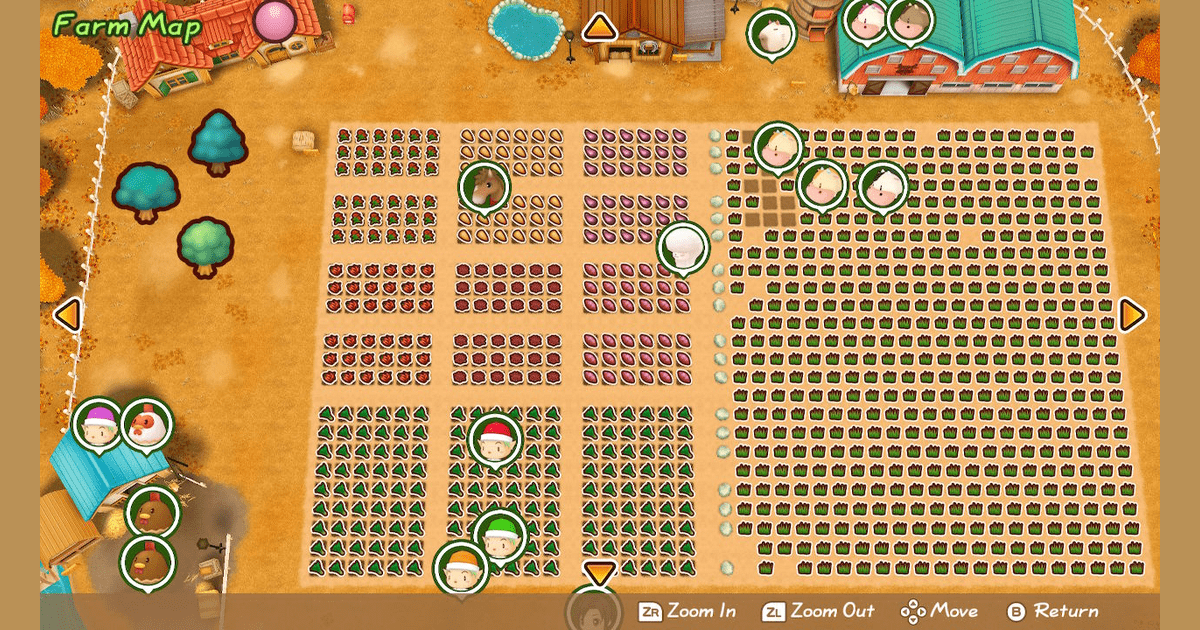
Task: Select the purple-hat sprite marker
Action: click(99, 425)
